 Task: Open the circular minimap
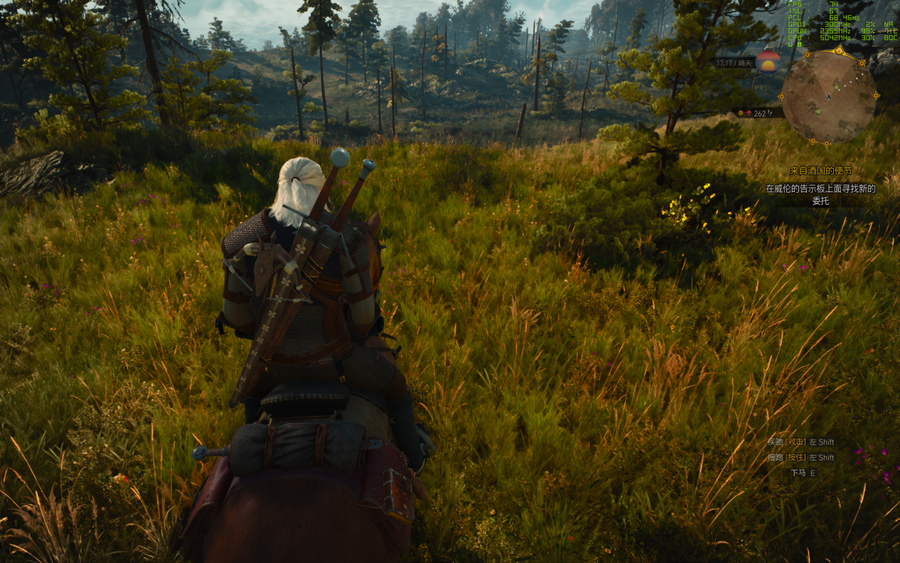pos(829,95)
